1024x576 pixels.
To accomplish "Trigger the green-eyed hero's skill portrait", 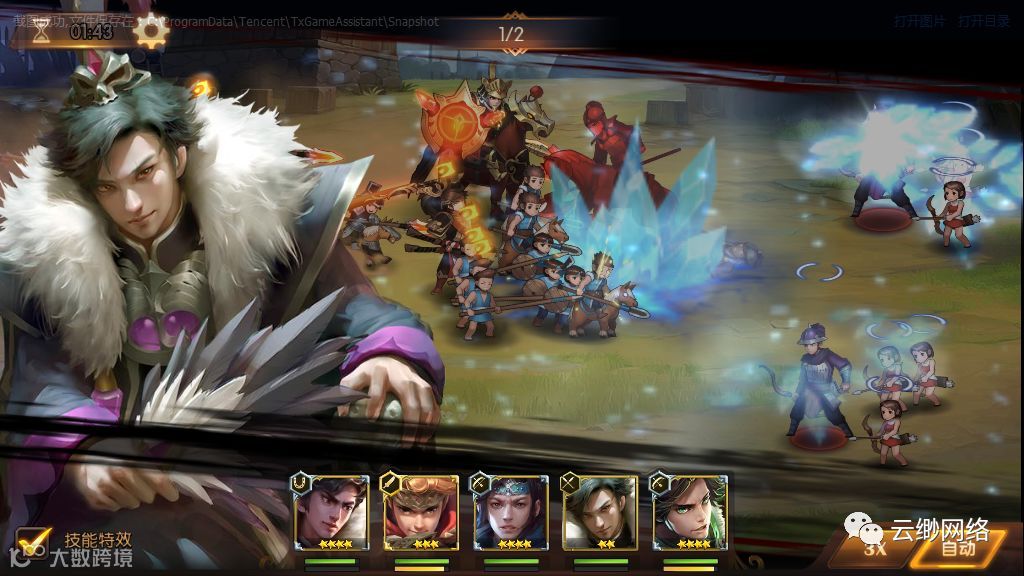I will point(688,512).
